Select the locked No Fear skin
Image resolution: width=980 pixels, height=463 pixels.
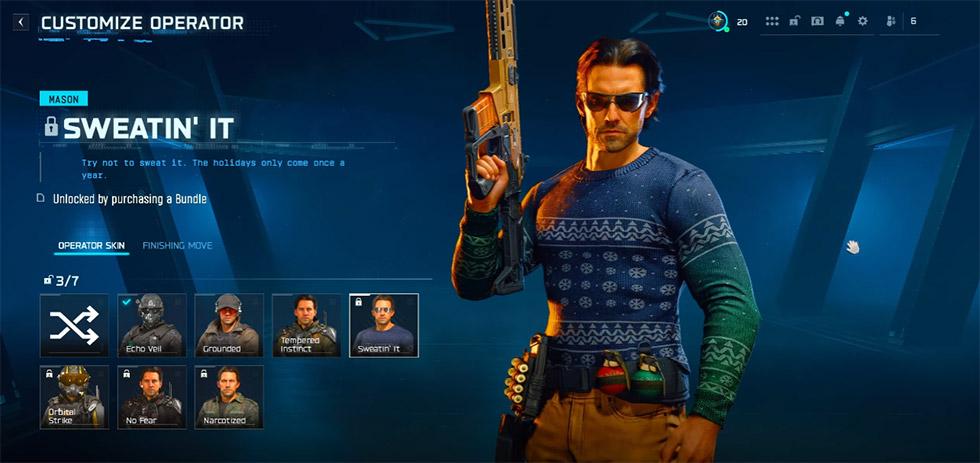[x=152, y=397]
